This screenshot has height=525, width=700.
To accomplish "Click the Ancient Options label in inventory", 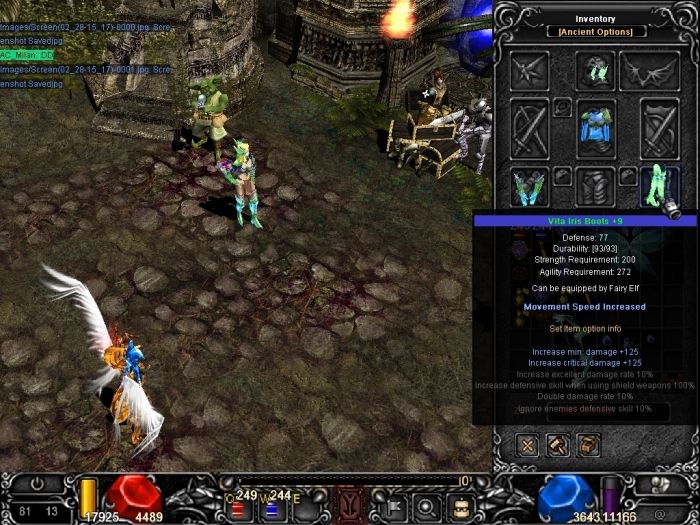I will pos(596,32).
